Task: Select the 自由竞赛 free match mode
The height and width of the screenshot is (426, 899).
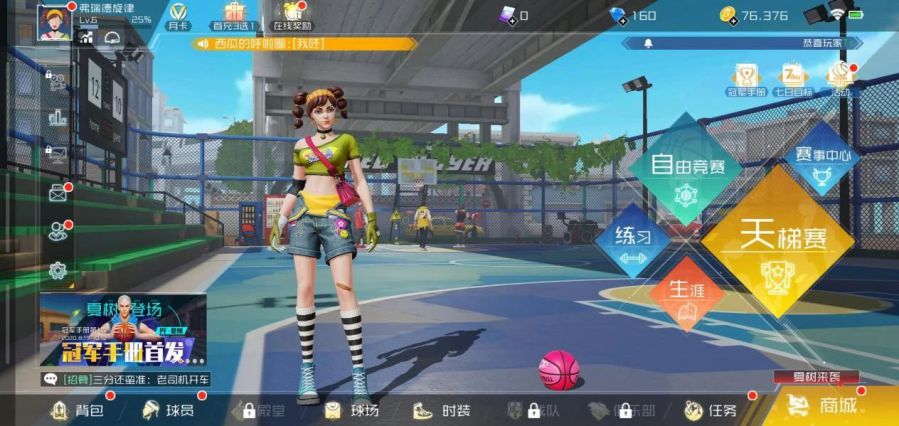Action: click(x=686, y=167)
